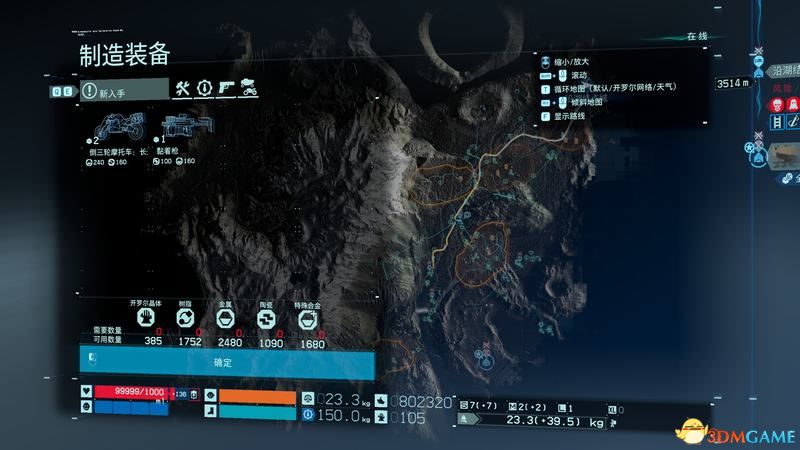Image resolution: width=800 pixels, height=450 pixels.
Task: Select the chiral crystal (开罗尔晶体) material icon
Action: (x=146, y=319)
